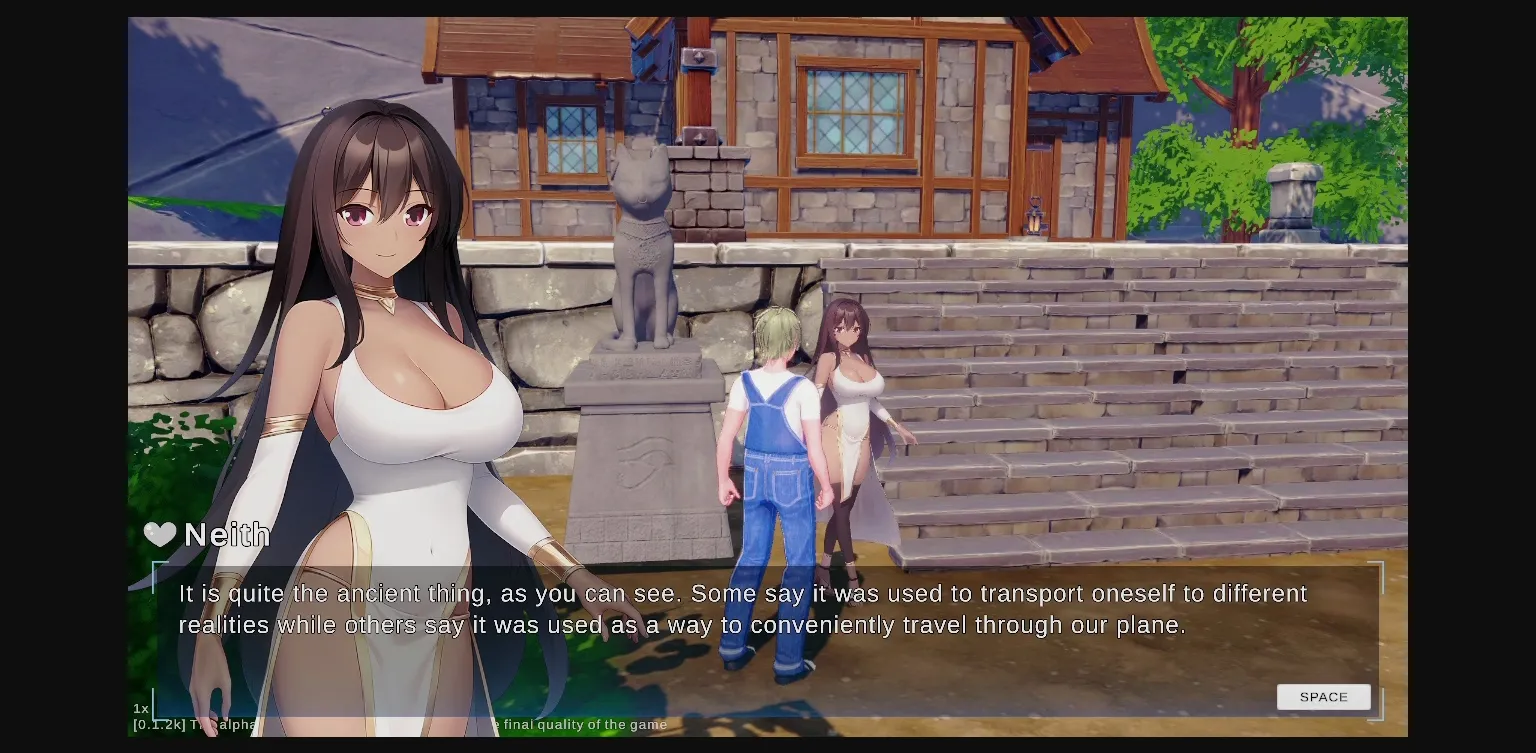
Task: Click the 1x playback speed indicator
Action: [x=140, y=707]
